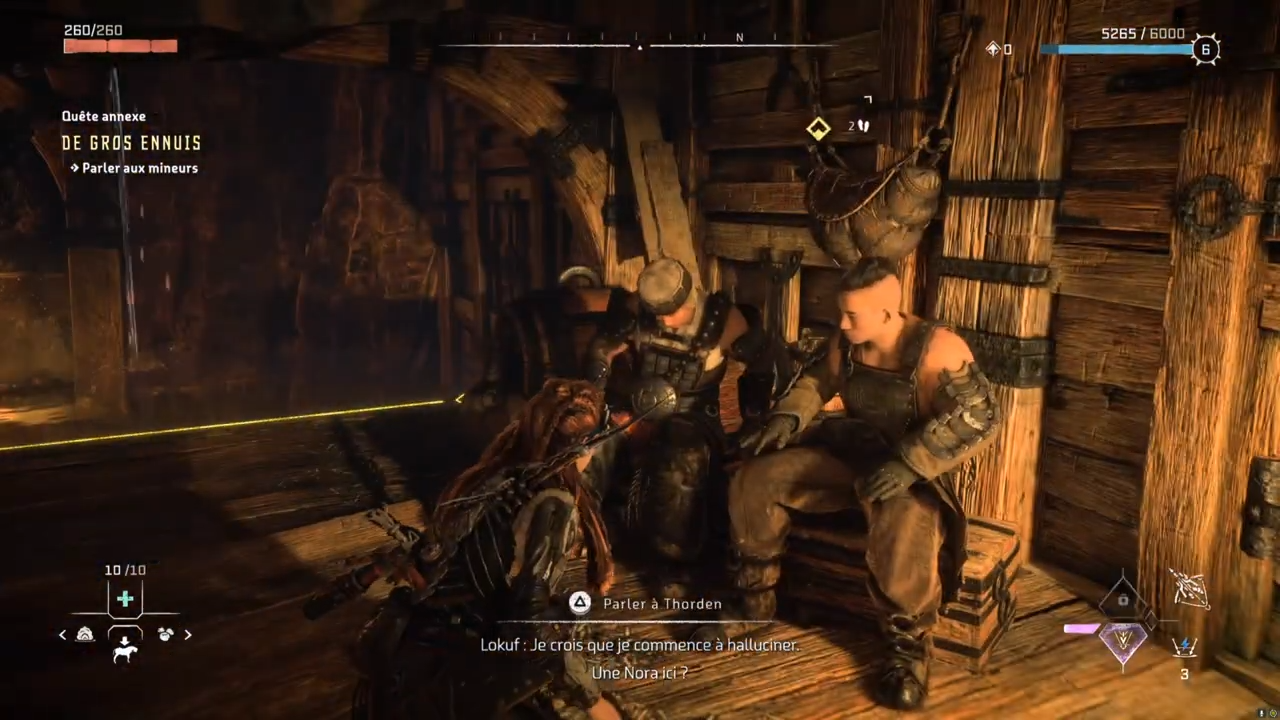Select the healing potion cross slot
This screenshot has height=720, width=1280.
click(x=125, y=599)
